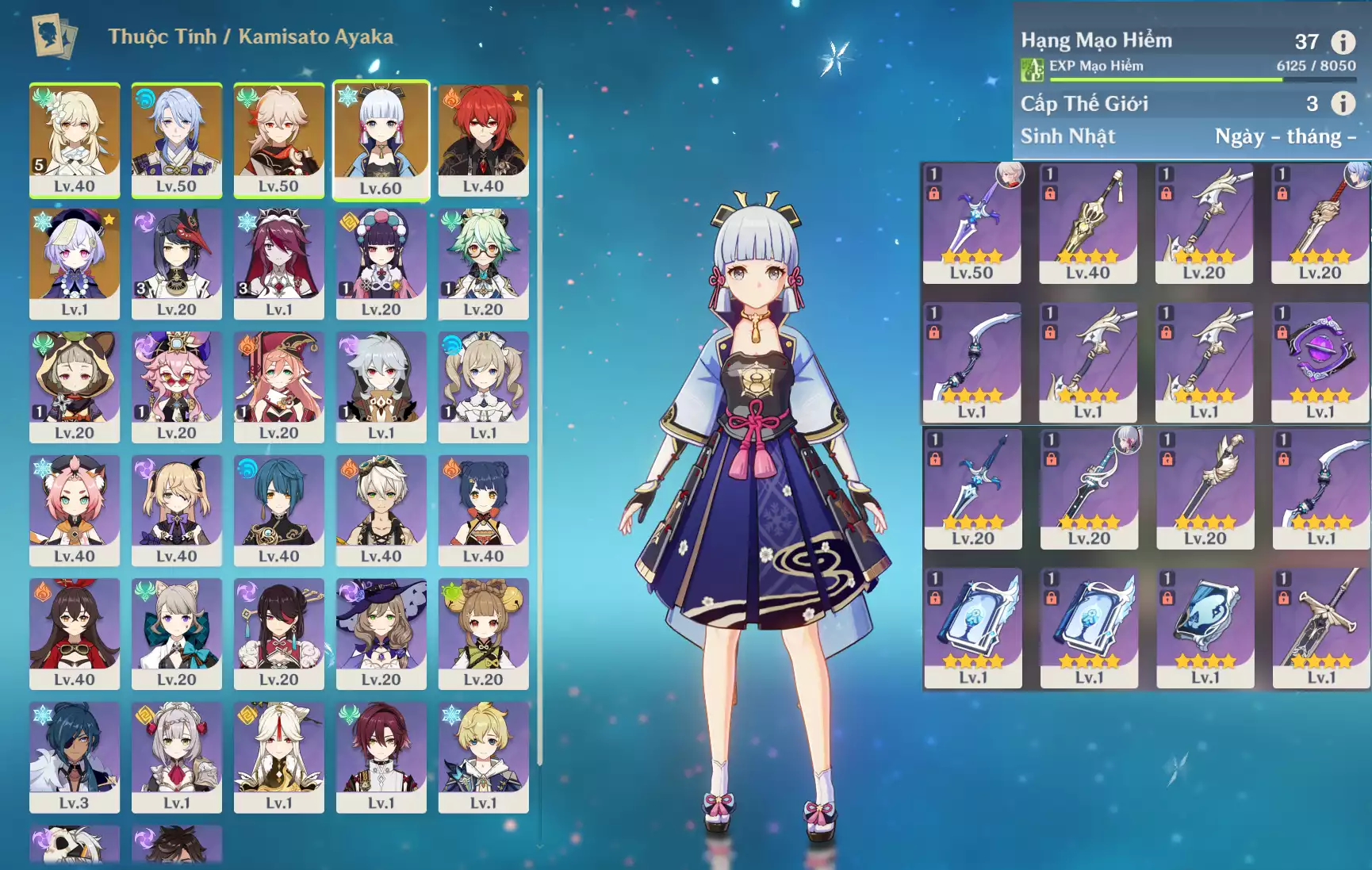Image resolution: width=1372 pixels, height=870 pixels.
Task: Choose the red-haired Diluc portrait
Action: click(x=483, y=140)
